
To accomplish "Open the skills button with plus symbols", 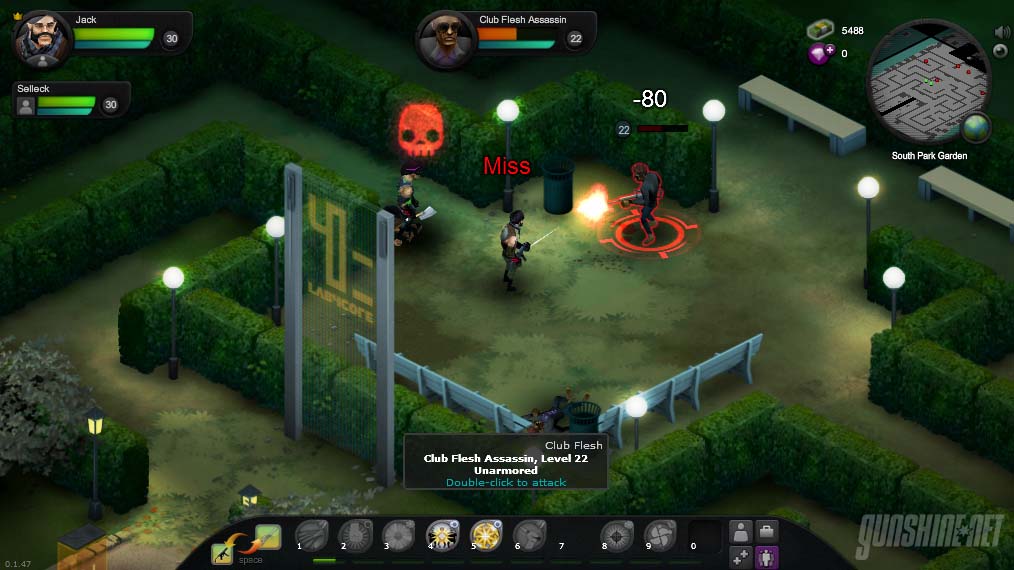I will [741, 557].
